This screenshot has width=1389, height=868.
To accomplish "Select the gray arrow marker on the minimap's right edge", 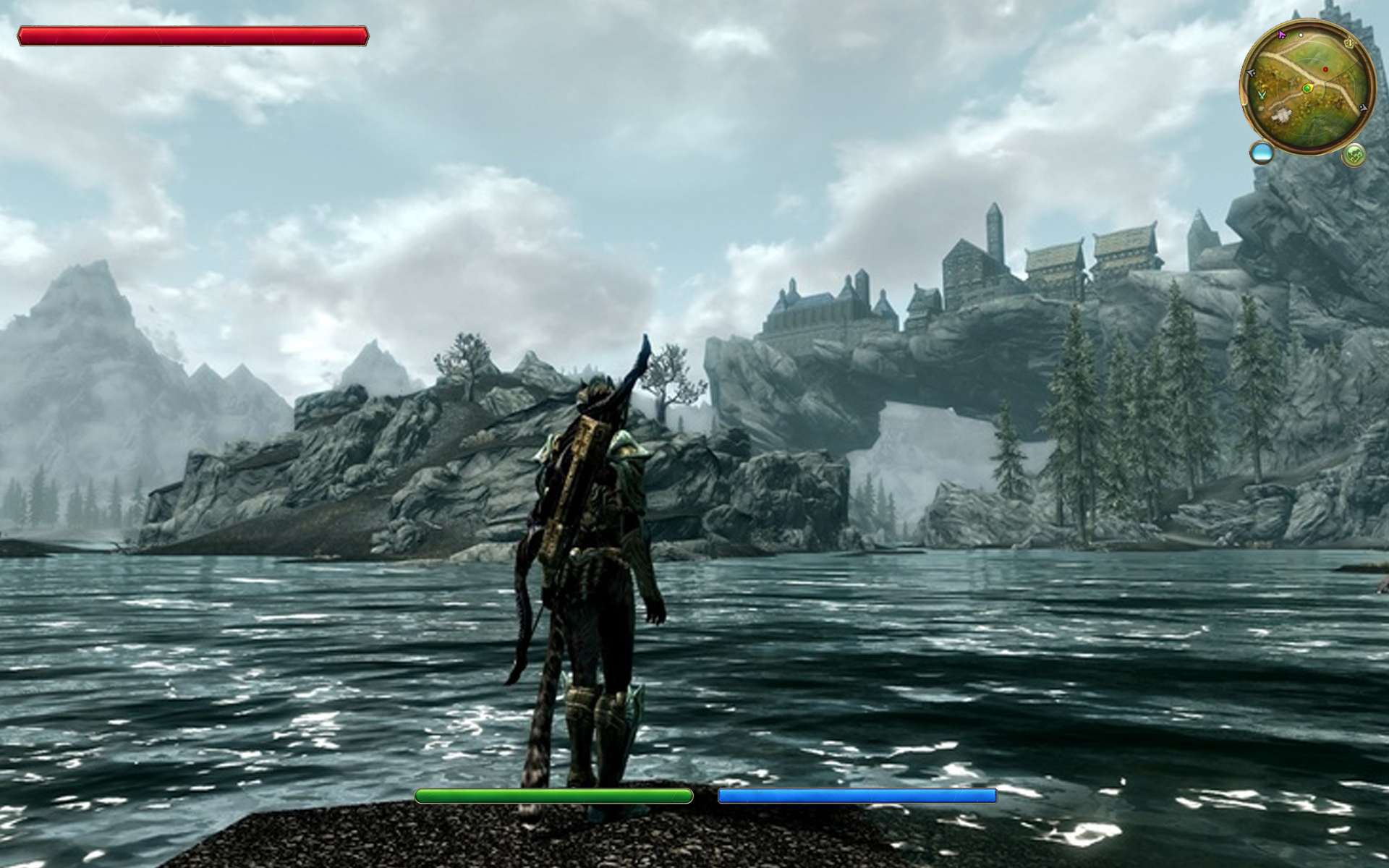I will tap(1364, 107).
